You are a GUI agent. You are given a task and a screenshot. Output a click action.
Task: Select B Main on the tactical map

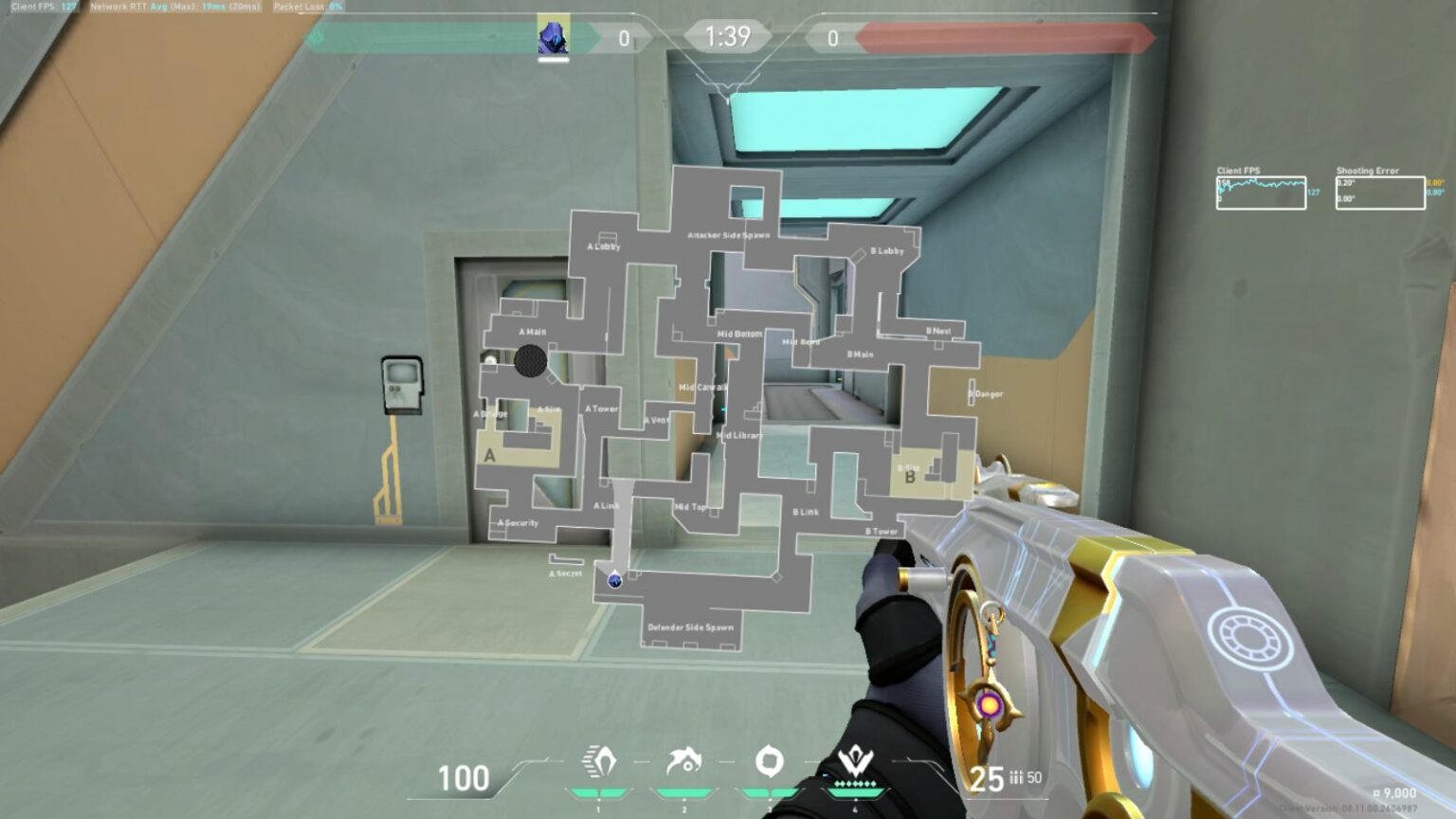click(x=860, y=355)
